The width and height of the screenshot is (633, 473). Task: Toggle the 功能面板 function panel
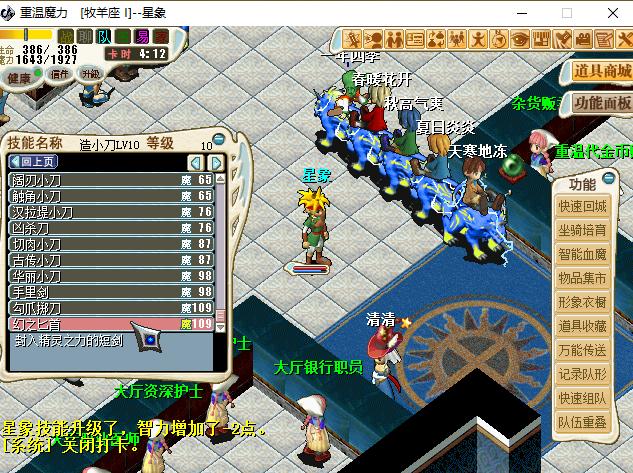coord(602,103)
